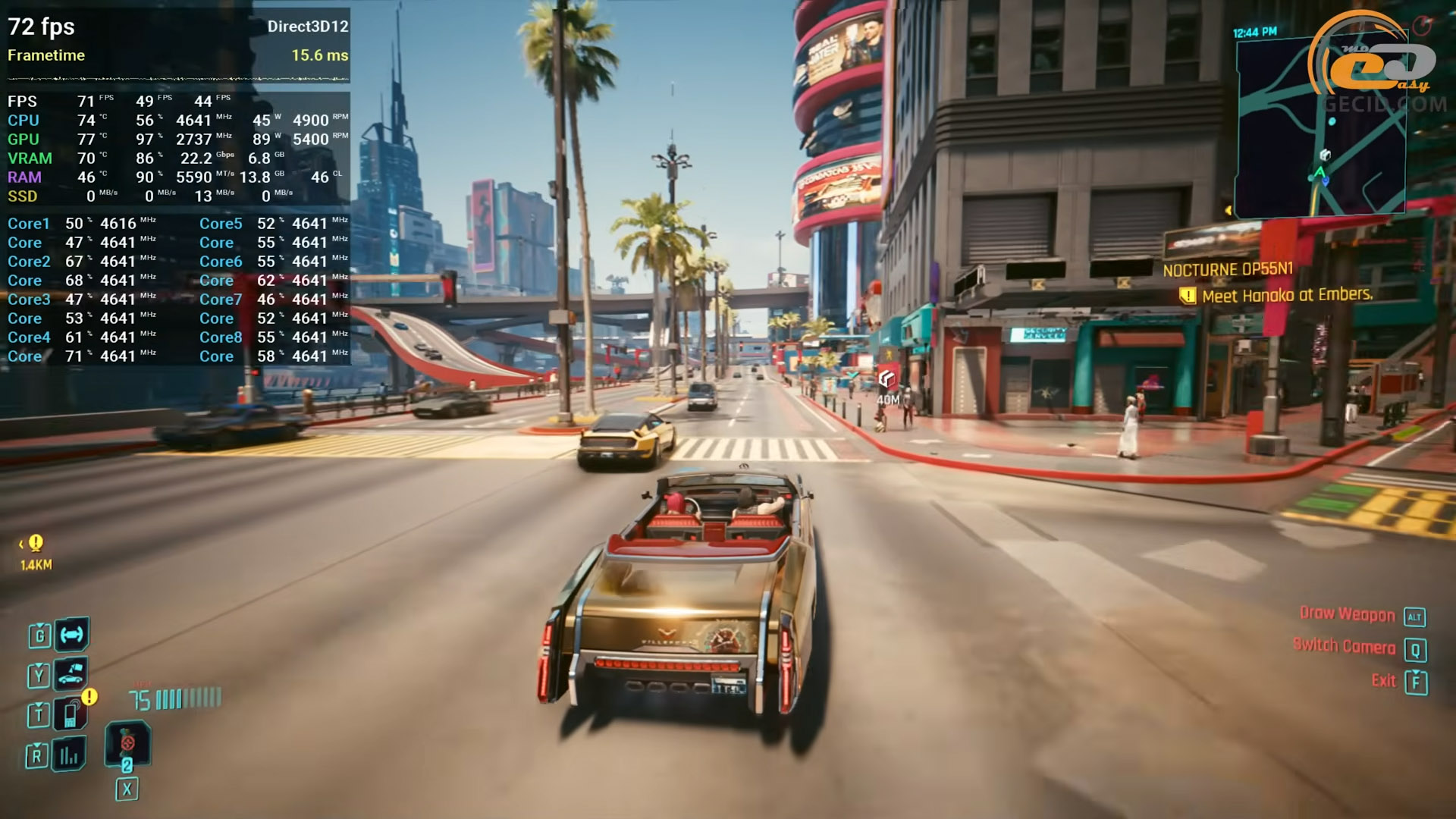1456x819 pixels.
Task: Click the Exit vehicle action label
Action: click(x=1383, y=680)
